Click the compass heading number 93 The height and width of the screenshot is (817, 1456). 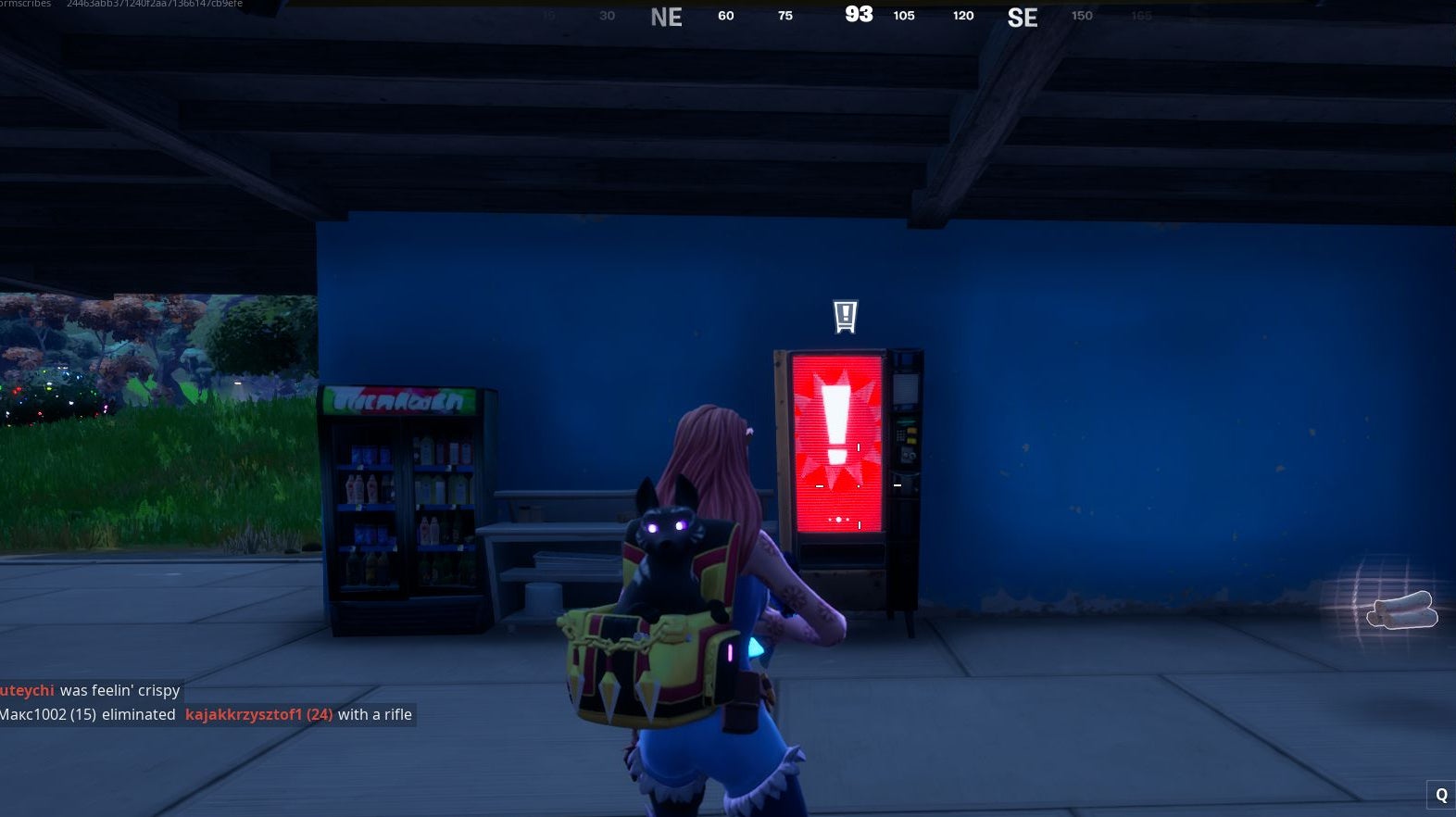click(x=858, y=14)
